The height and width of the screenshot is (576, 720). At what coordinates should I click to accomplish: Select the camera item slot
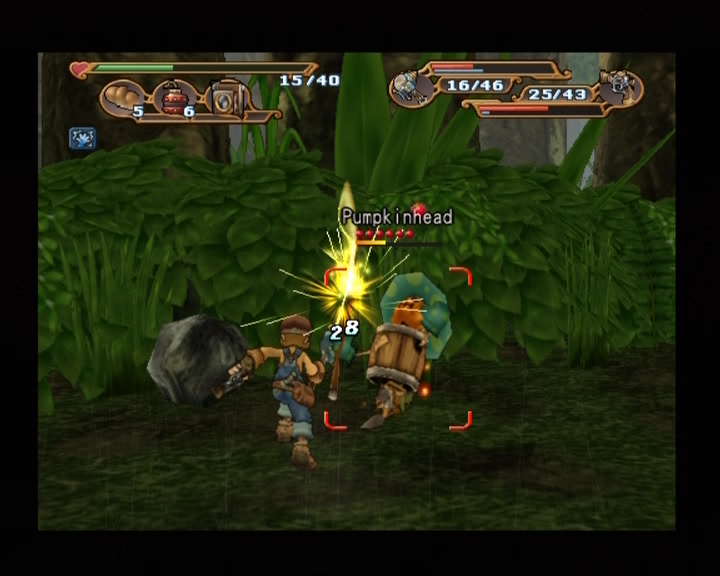(229, 99)
